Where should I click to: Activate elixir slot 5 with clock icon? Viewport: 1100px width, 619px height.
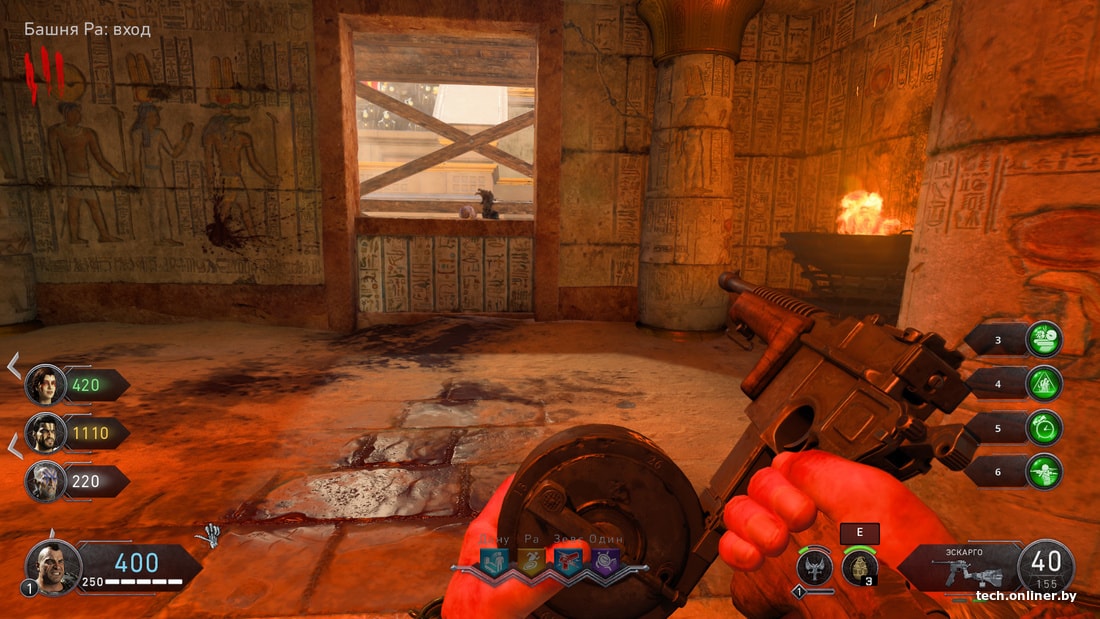click(1044, 427)
